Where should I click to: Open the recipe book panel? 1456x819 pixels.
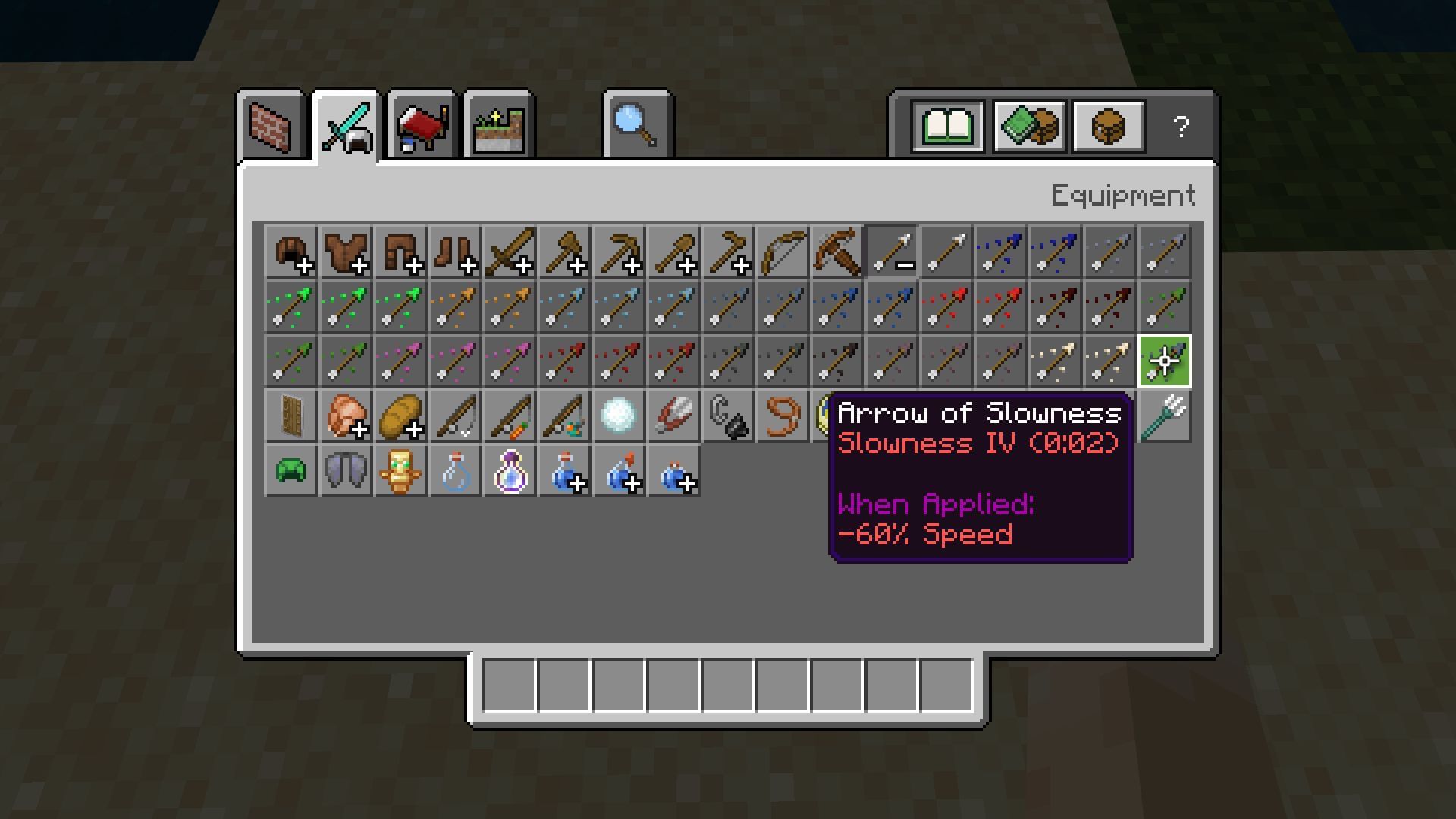click(946, 127)
